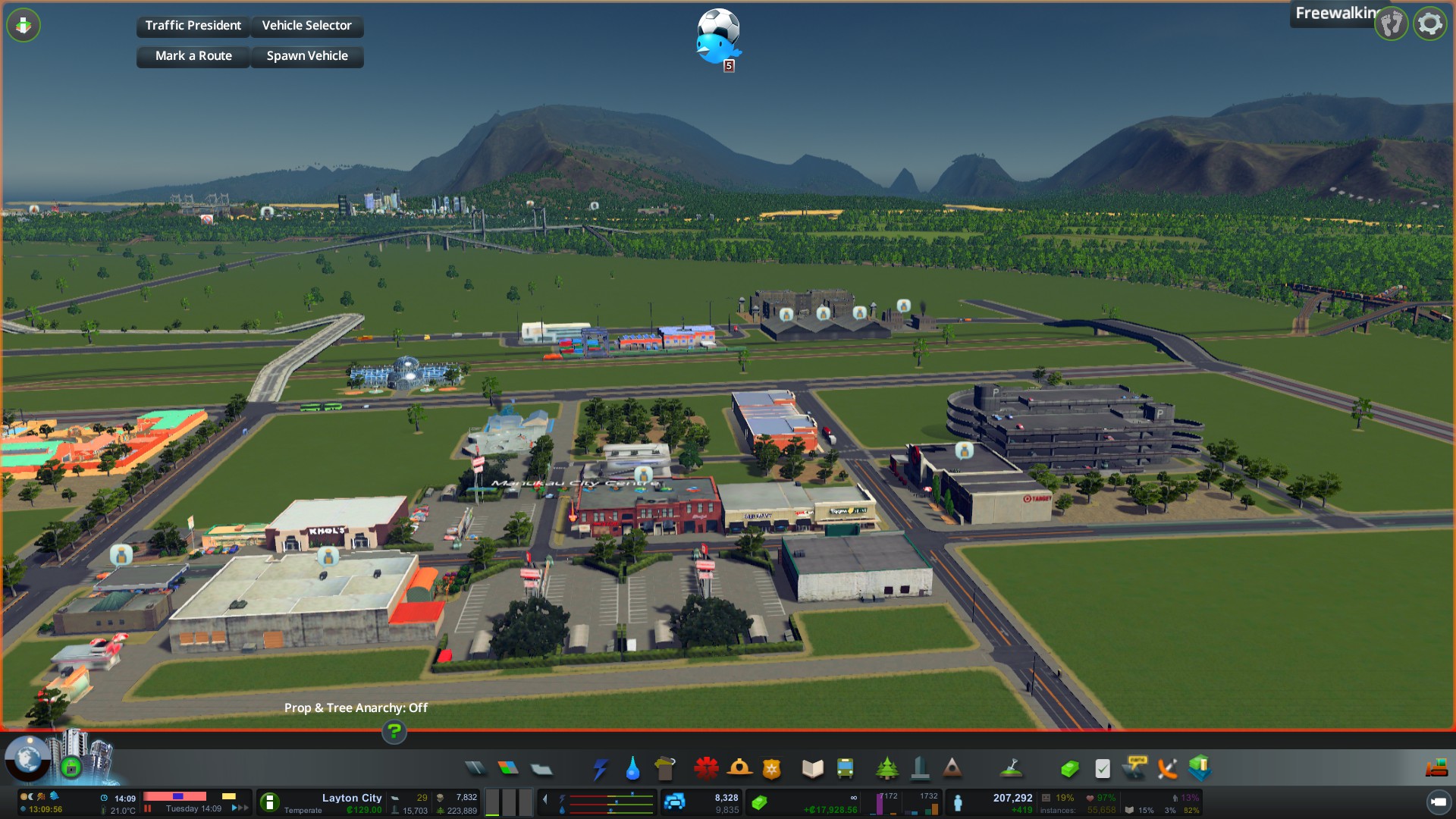Open the green city info button
The image size is (1456, 819).
pos(269,802)
